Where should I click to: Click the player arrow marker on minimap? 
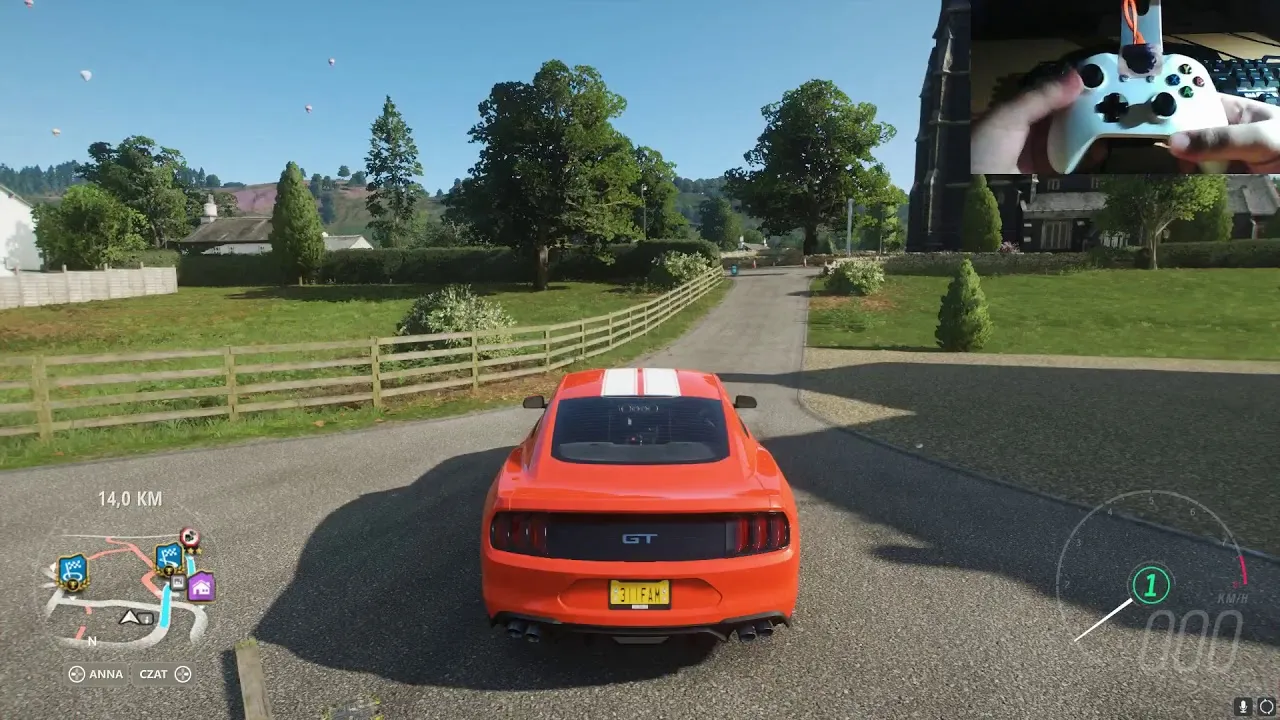coord(129,618)
